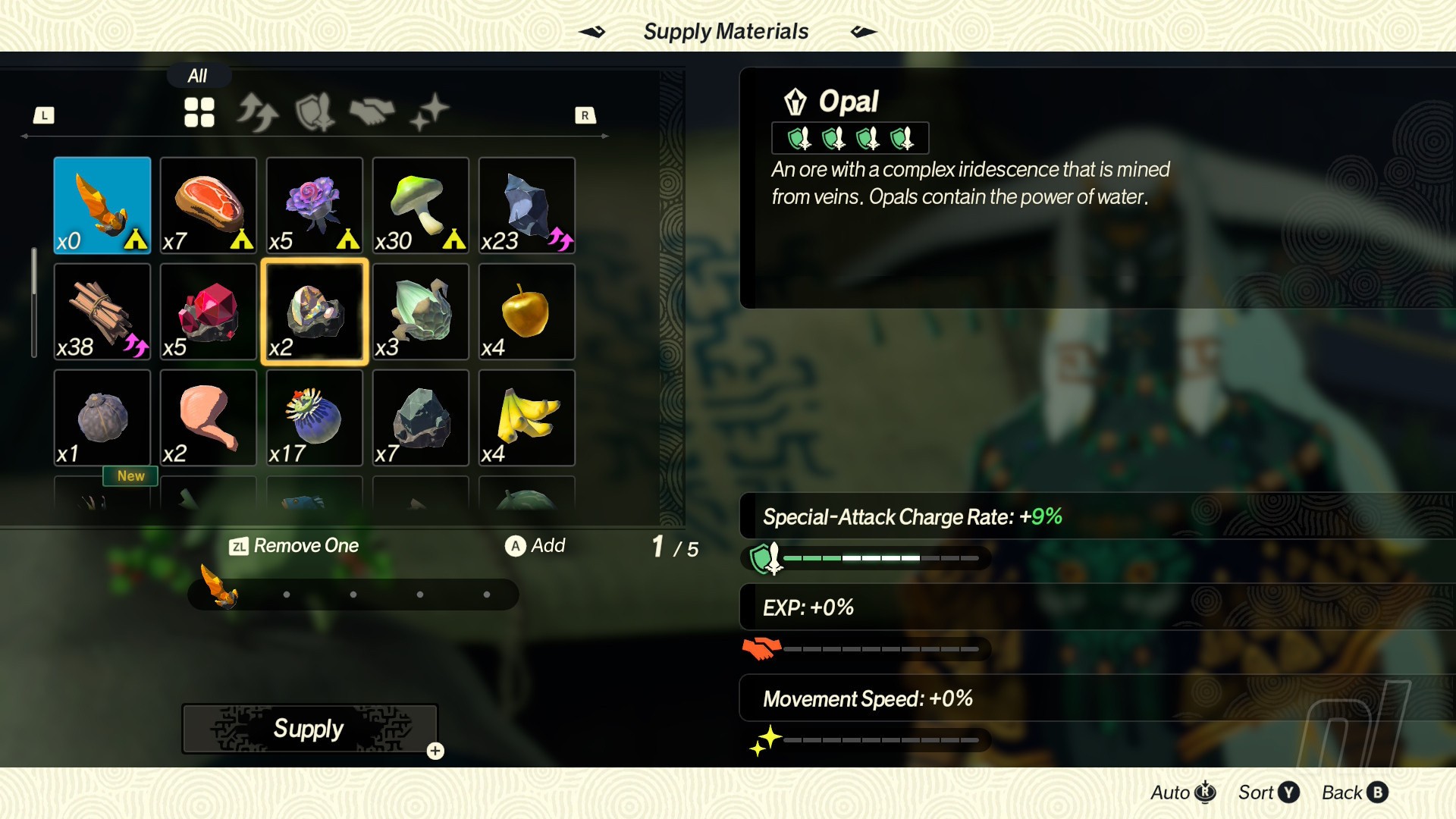Select the red ruby gem slot
This screenshot has height=819, width=1456.
(x=209, y=311)
